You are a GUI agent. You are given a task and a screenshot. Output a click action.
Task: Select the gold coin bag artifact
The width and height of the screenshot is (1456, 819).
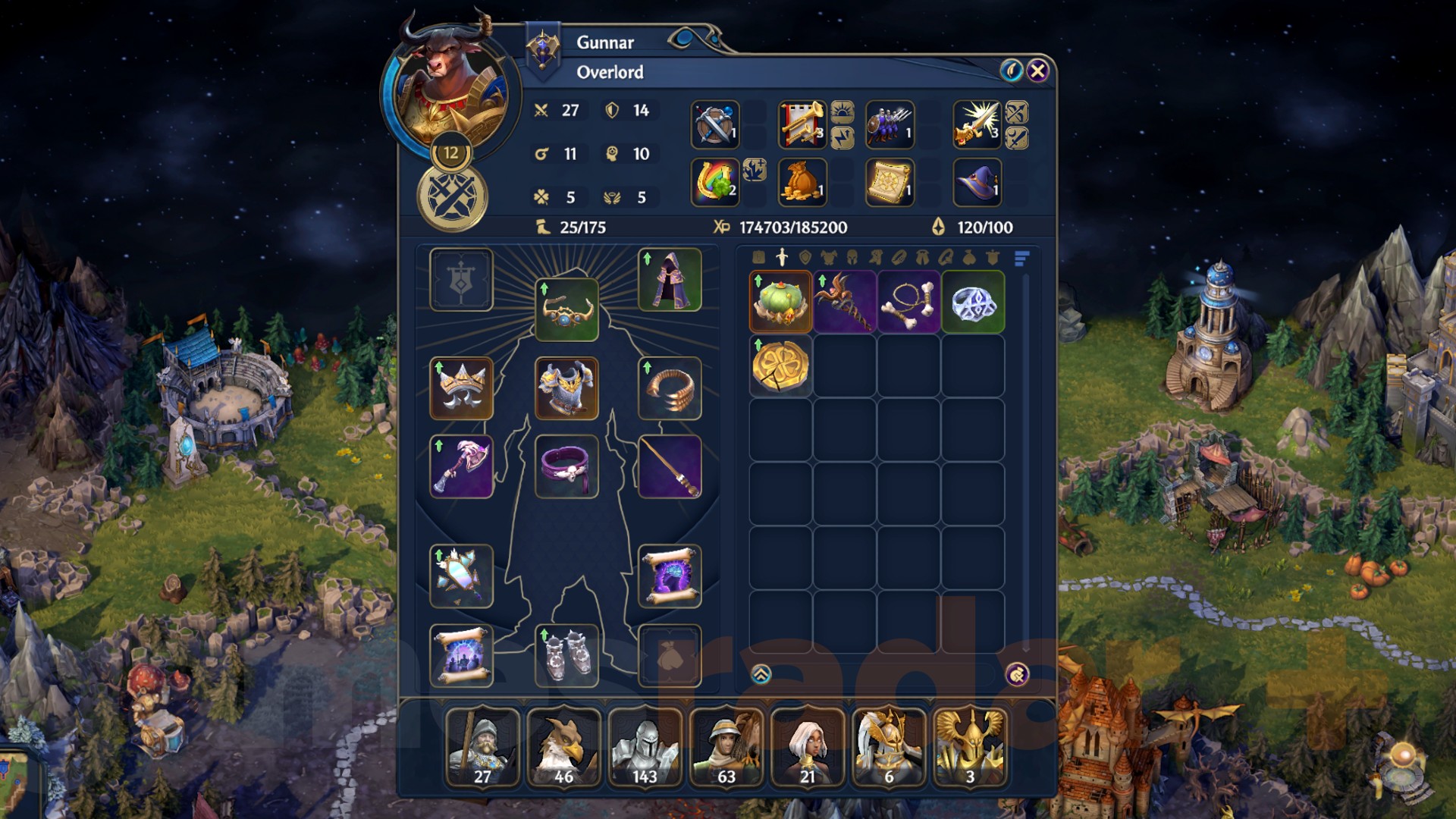802,182
